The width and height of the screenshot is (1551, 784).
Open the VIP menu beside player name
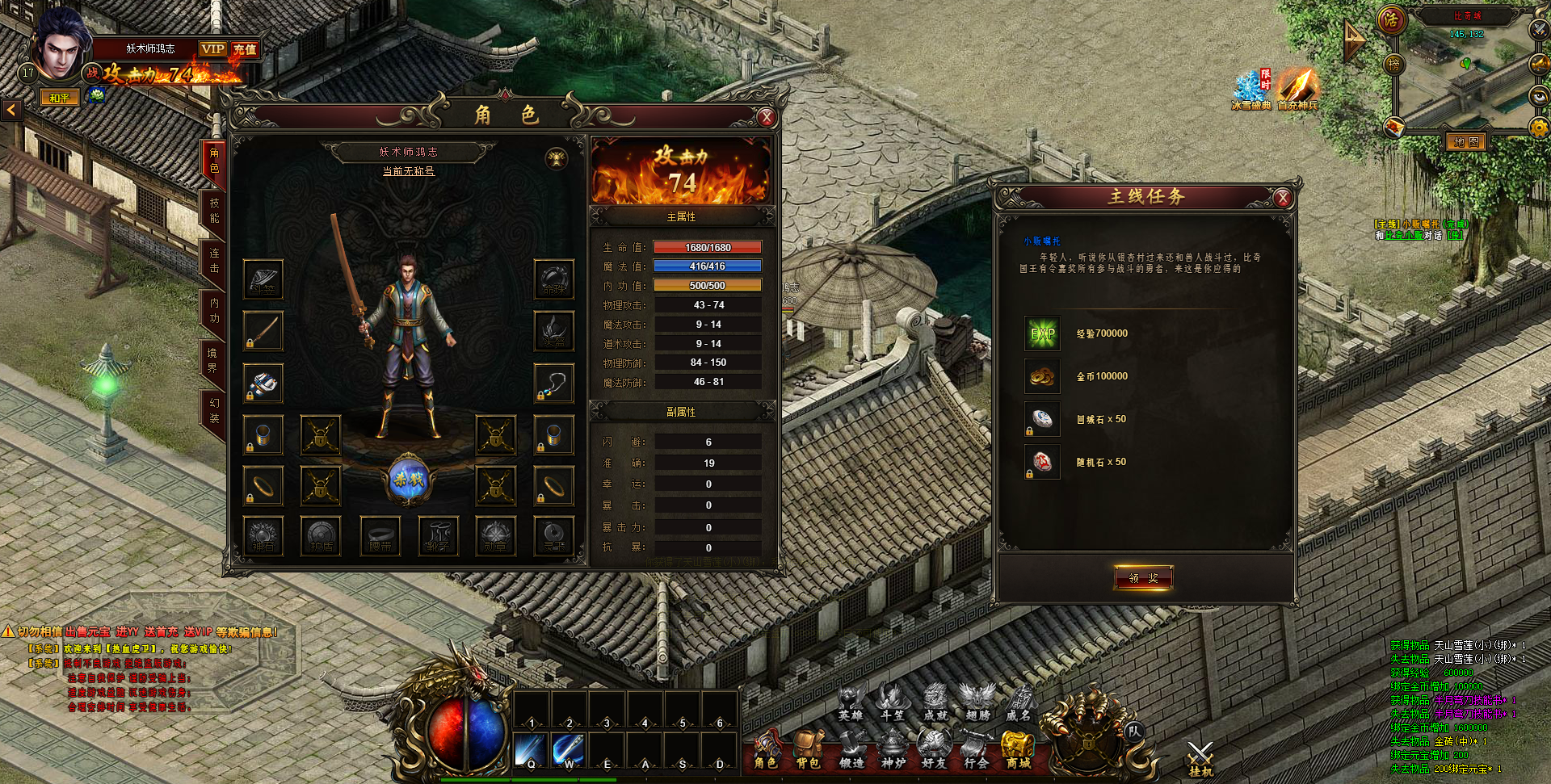213,49
